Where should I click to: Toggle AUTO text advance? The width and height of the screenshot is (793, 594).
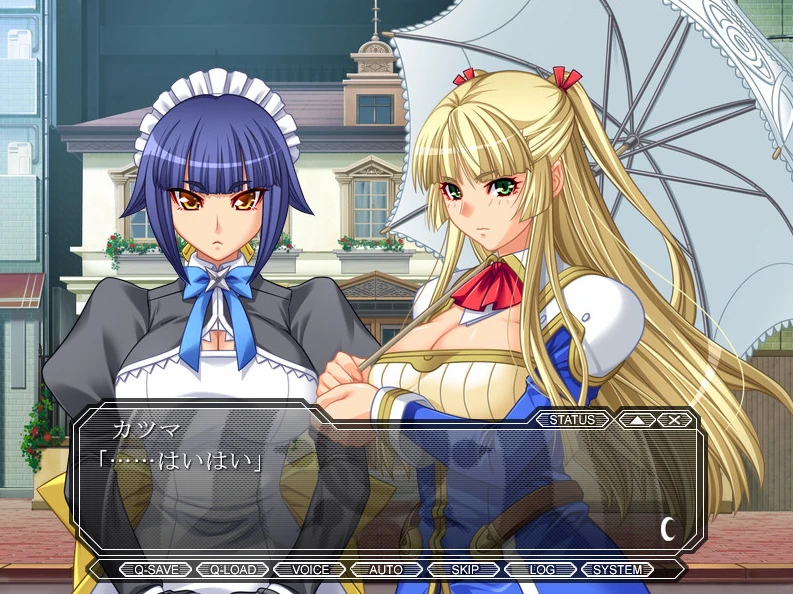(x=386, y=570)
